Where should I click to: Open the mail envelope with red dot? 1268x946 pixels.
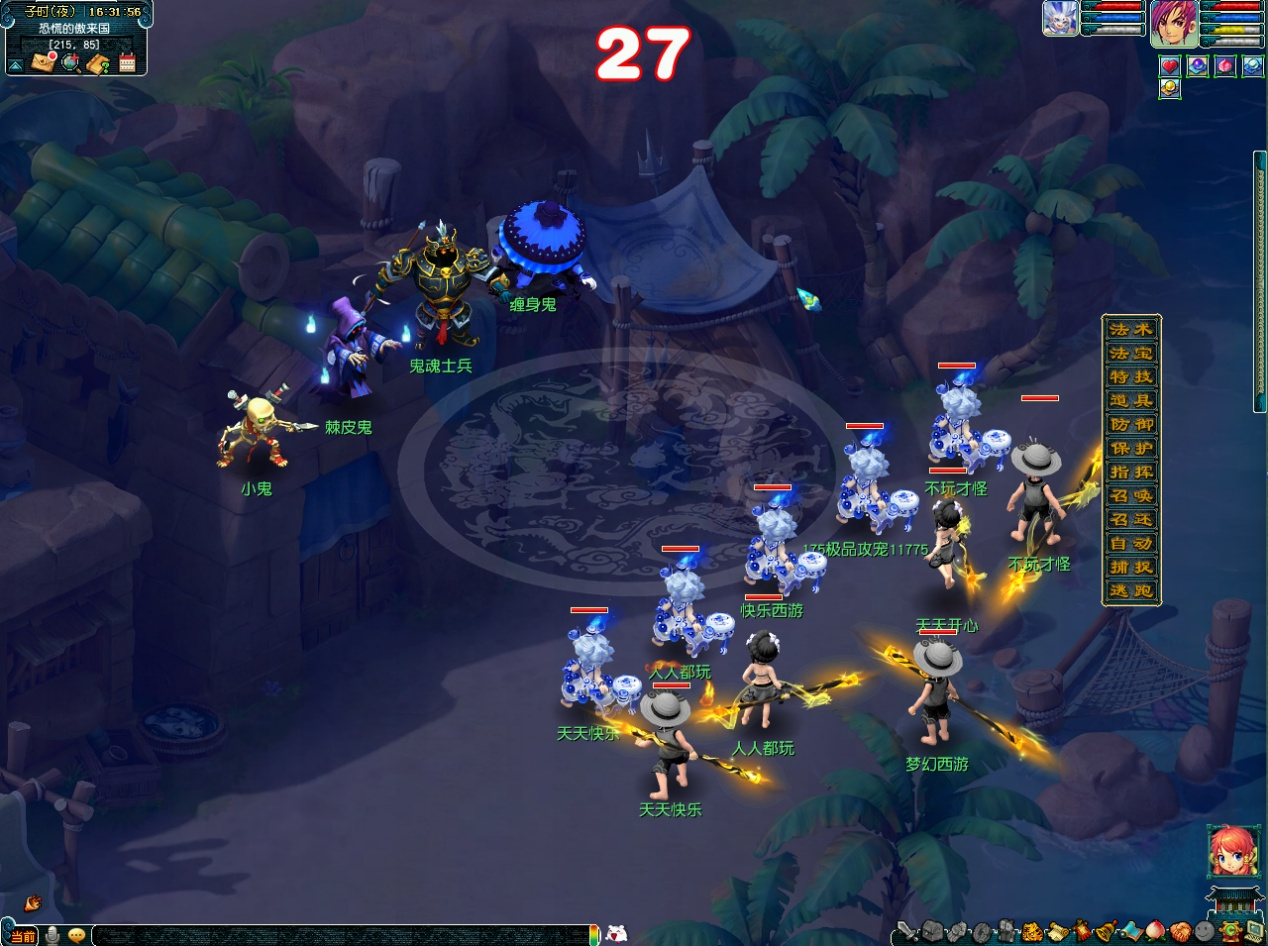[43, 63]
